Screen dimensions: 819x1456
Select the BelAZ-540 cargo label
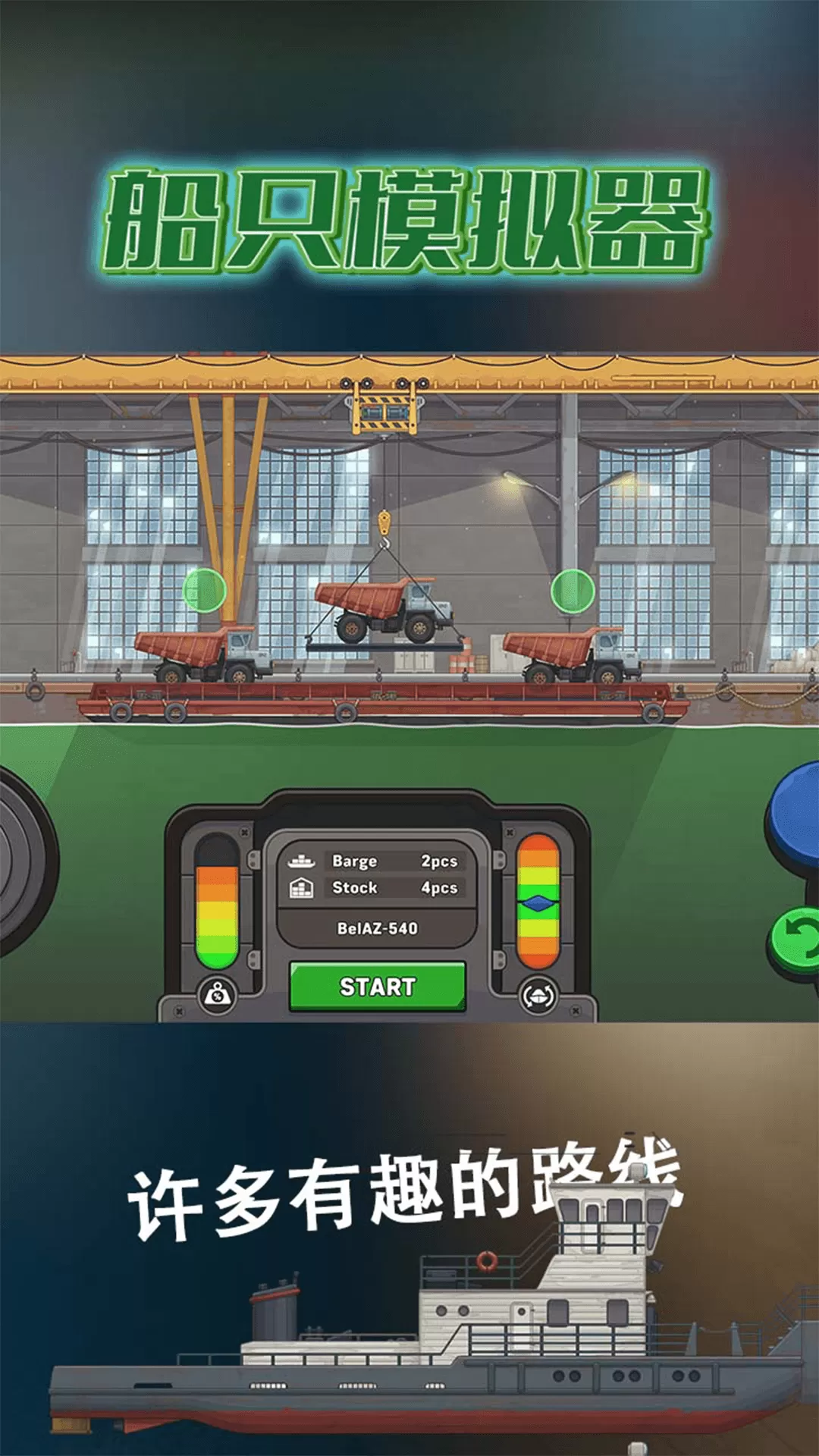377,928
